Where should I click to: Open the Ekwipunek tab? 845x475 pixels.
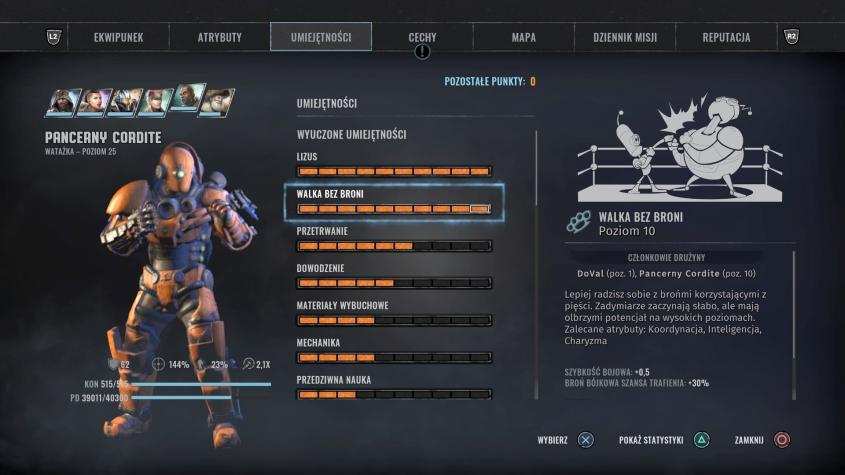[x=119, y=37]
